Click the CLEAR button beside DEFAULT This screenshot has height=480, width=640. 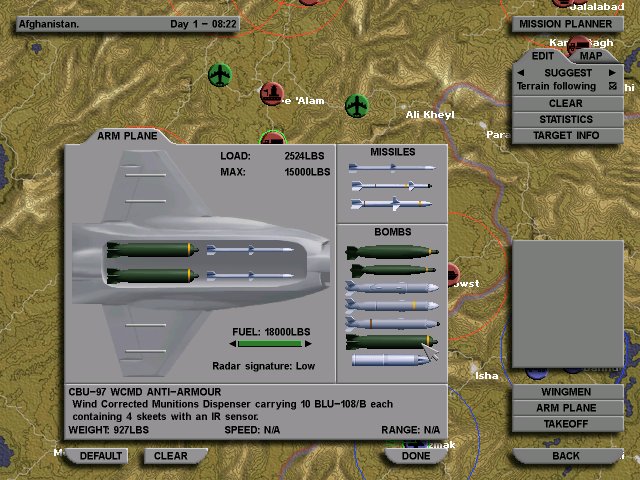coord(171,456)
